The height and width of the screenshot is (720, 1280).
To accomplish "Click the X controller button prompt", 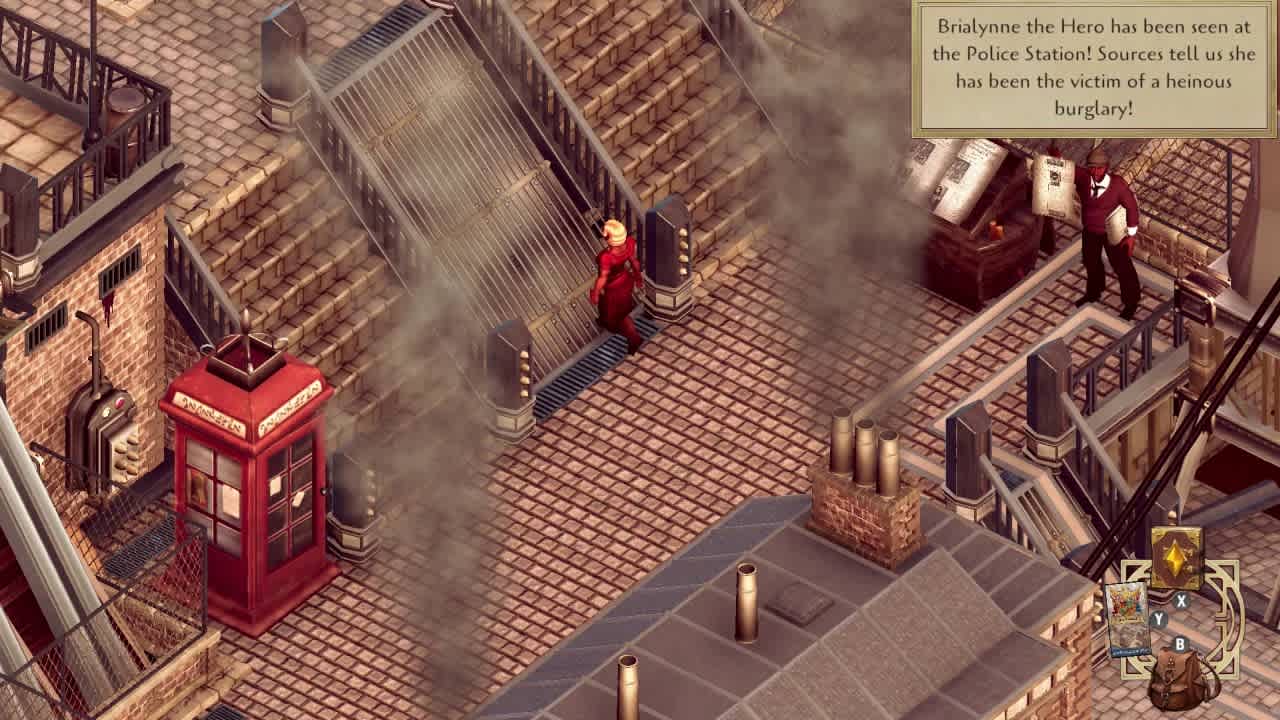I will pos(1180,599).
